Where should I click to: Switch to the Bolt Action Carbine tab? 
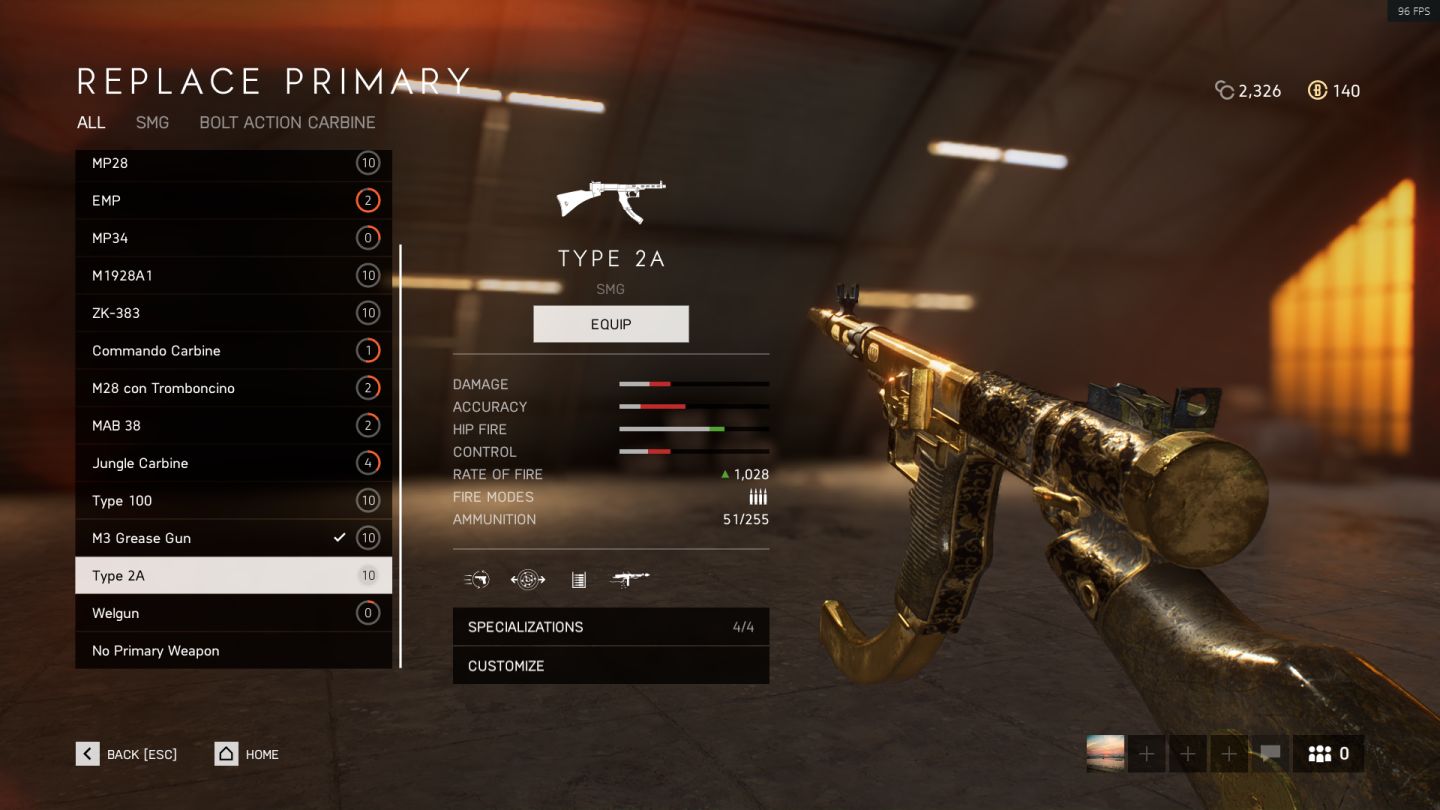pyautogui.click(x=287, y=122)
